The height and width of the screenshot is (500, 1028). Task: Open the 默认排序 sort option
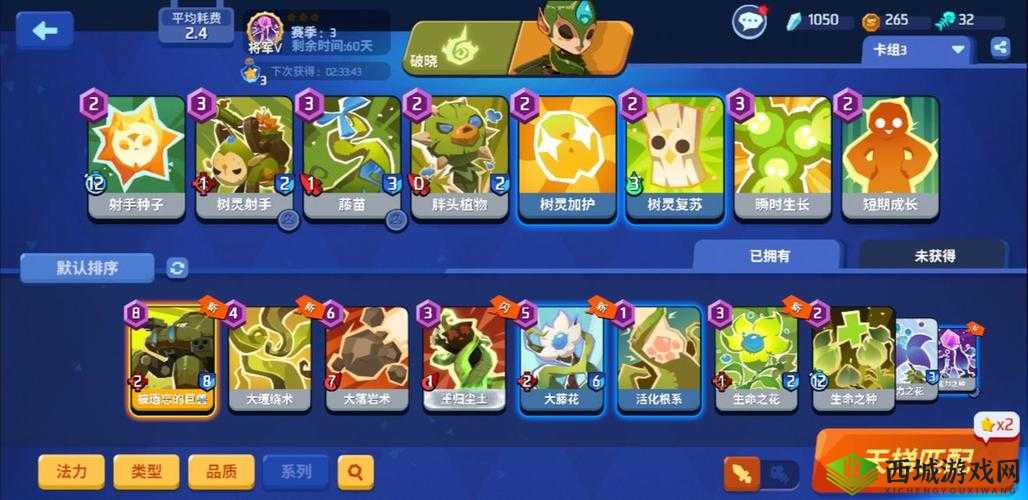[x=88, y=268]
